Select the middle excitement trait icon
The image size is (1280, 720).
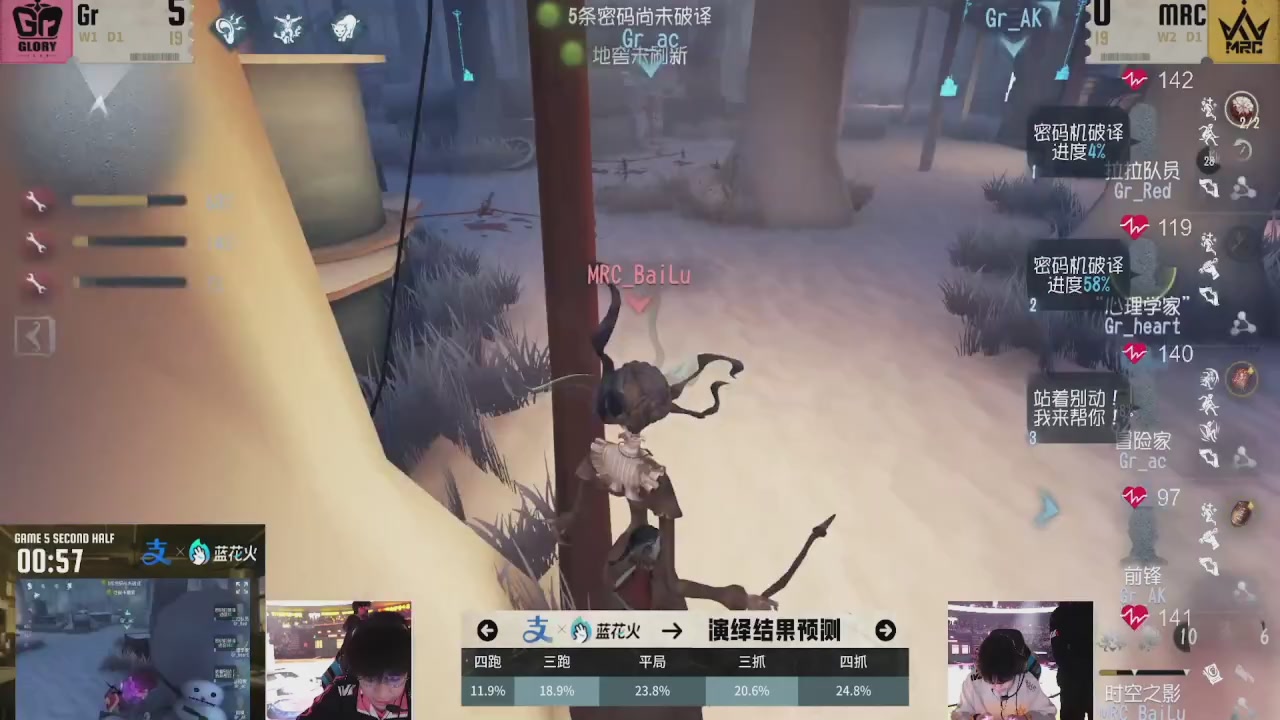(x=287, y=29)
